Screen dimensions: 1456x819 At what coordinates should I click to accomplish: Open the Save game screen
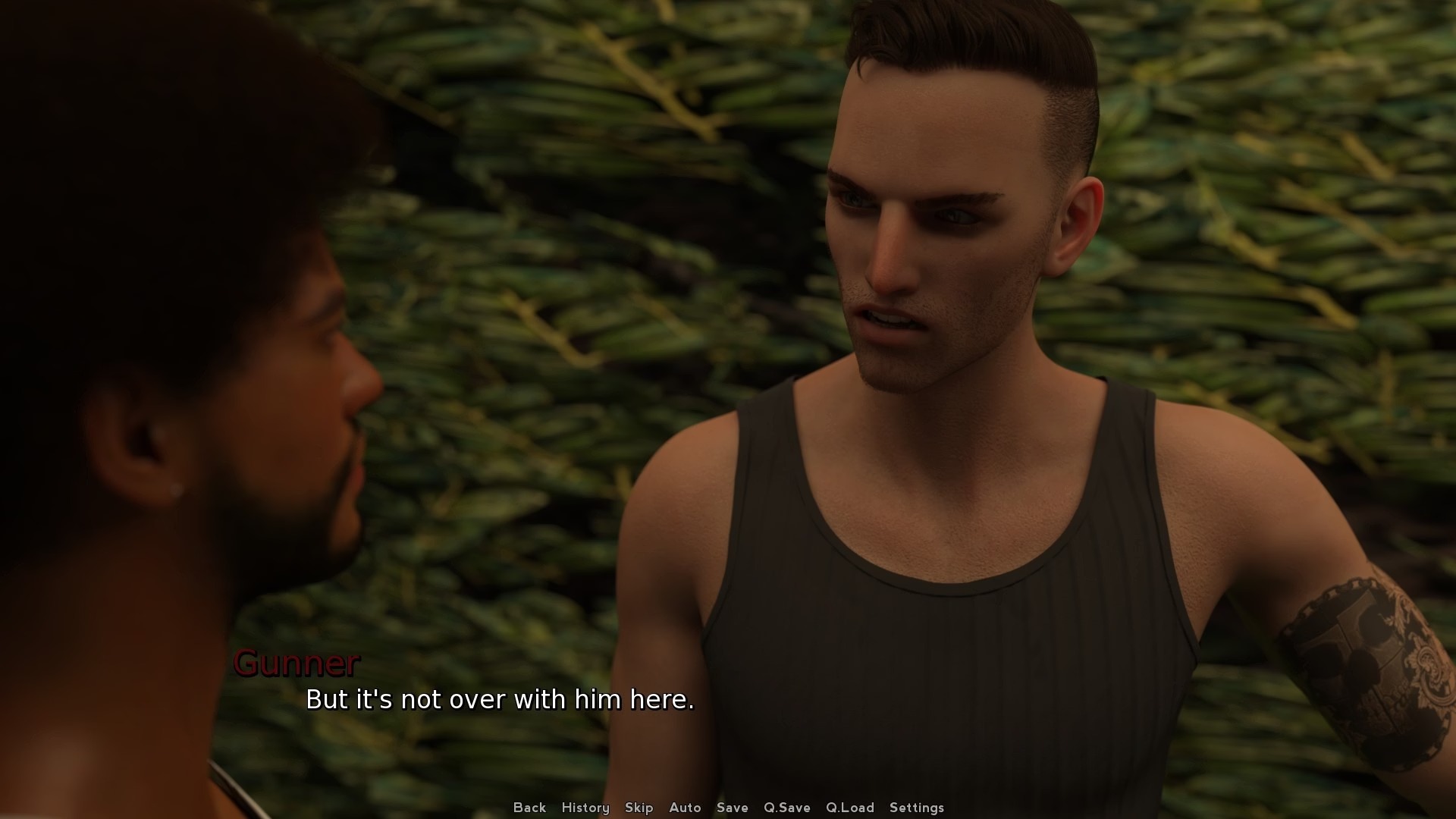pyautogui.click(x=732, y=808)
